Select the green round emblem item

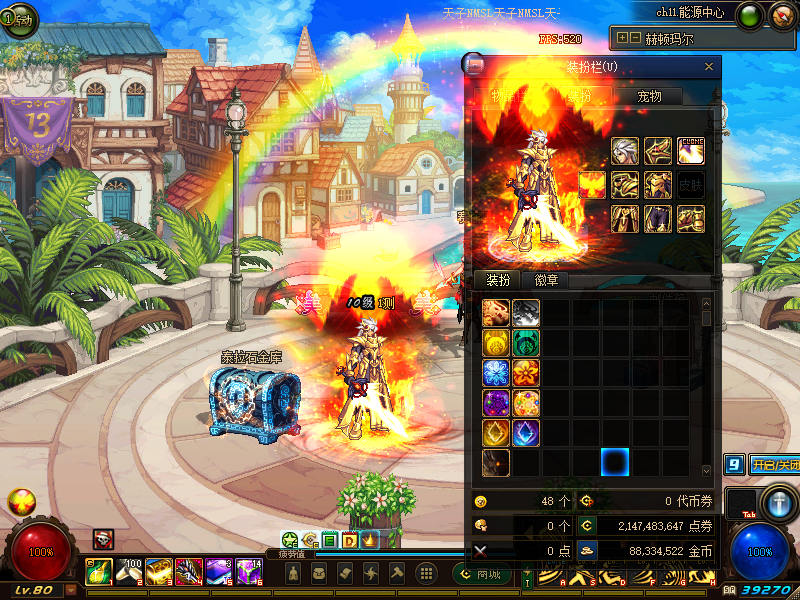point(527,343)
